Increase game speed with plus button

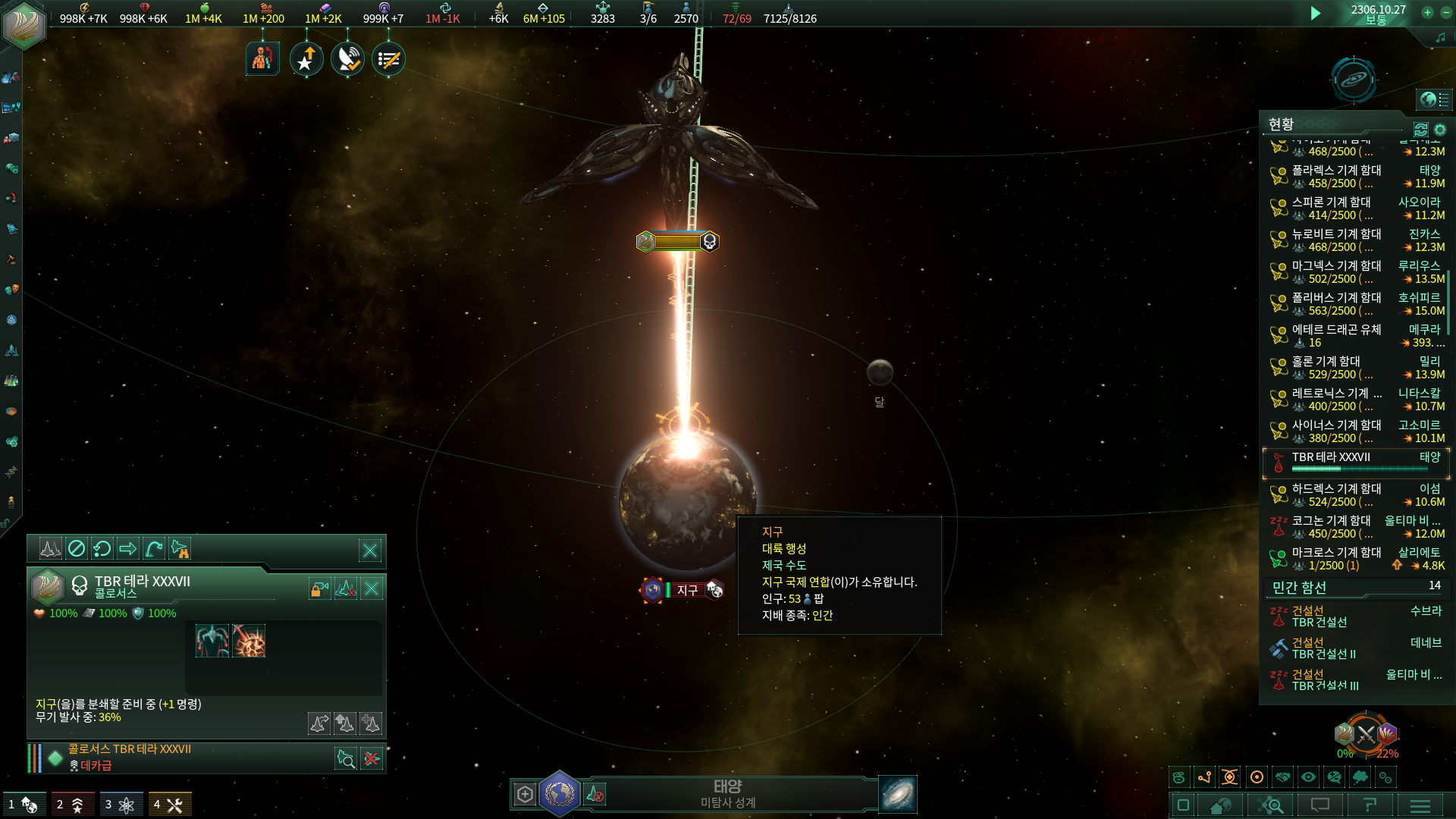coord(1427,13)
